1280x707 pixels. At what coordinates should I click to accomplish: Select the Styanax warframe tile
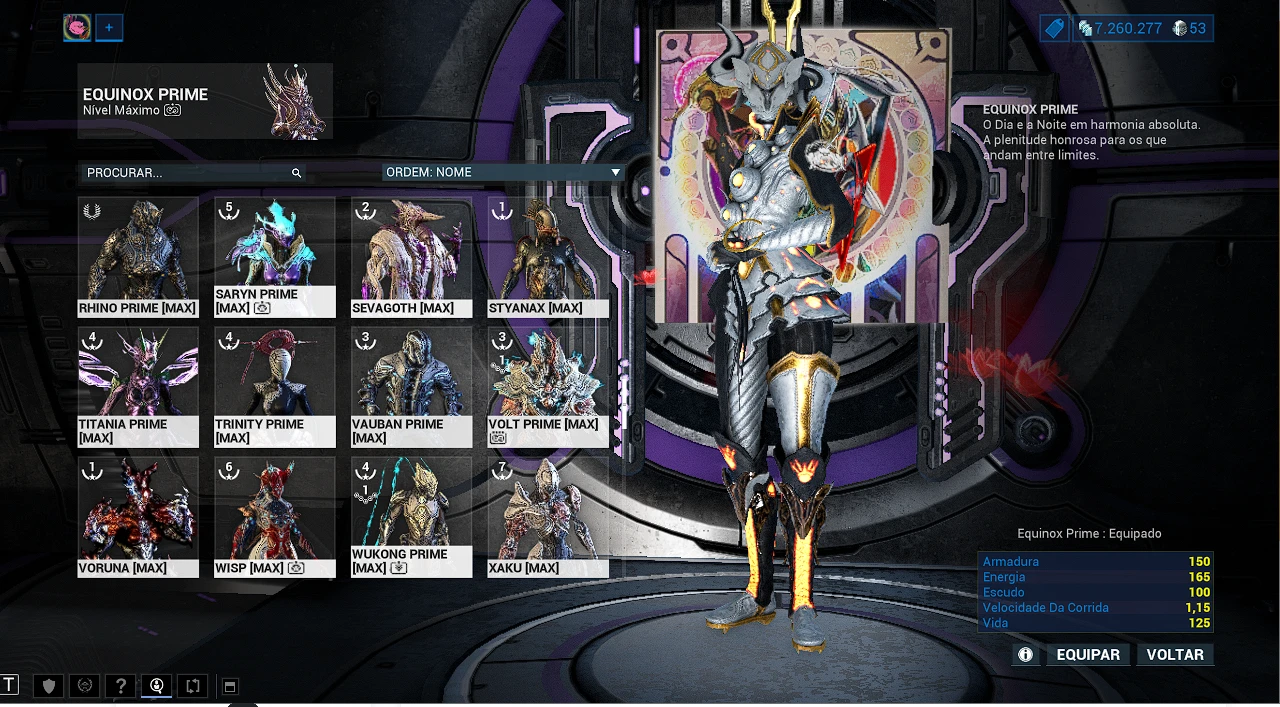(x=548, y=256)
